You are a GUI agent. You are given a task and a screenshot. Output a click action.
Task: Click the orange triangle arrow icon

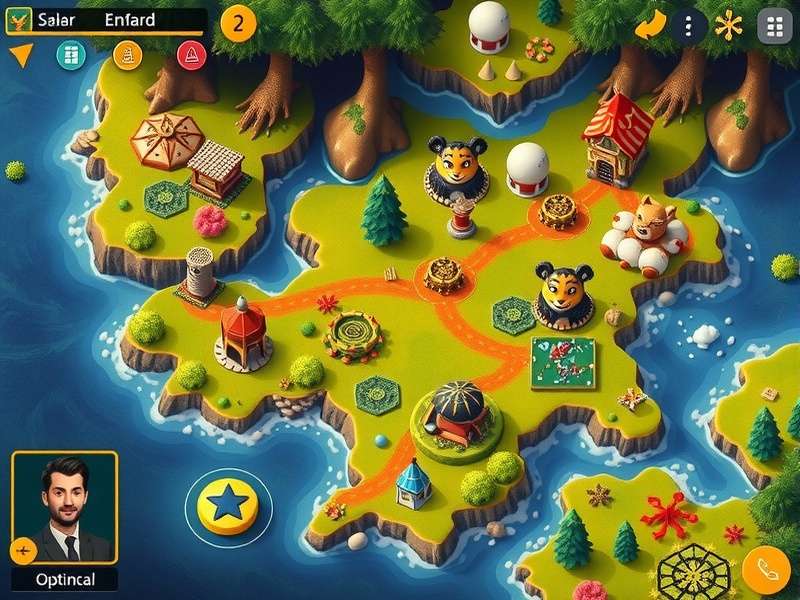pos(20,55)
